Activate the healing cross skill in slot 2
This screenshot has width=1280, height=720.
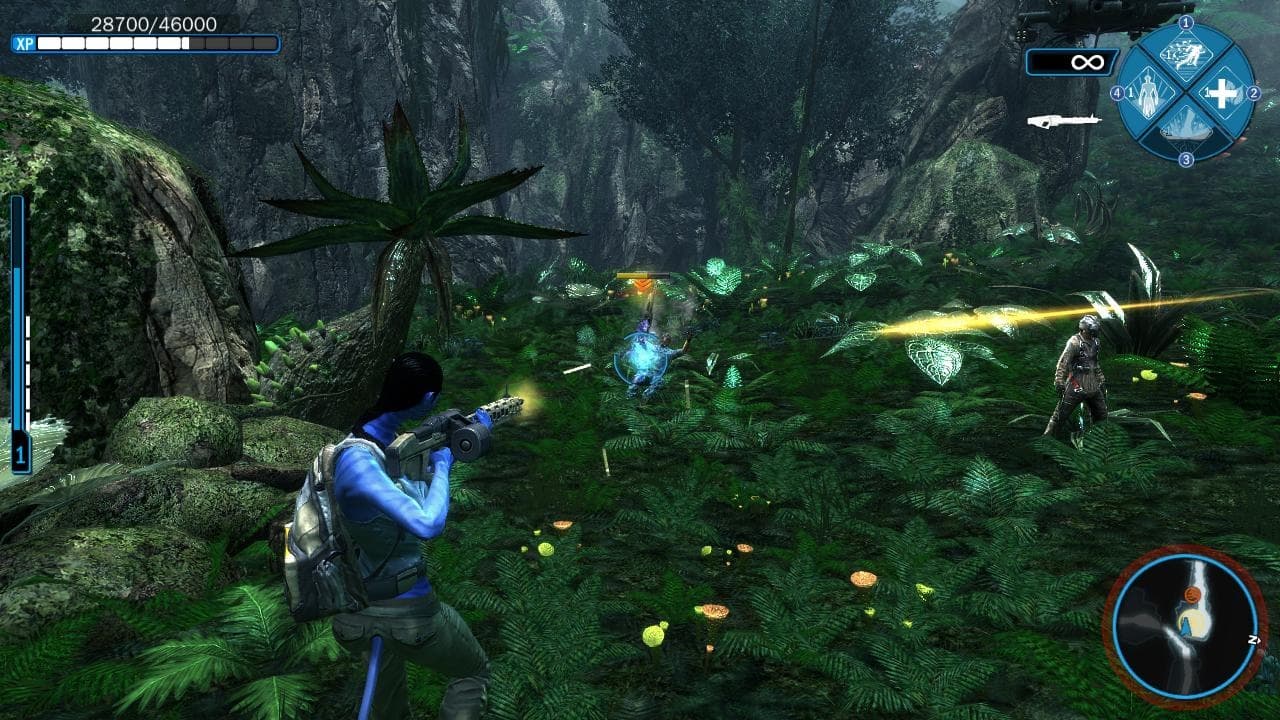[x=1222, y=93]
